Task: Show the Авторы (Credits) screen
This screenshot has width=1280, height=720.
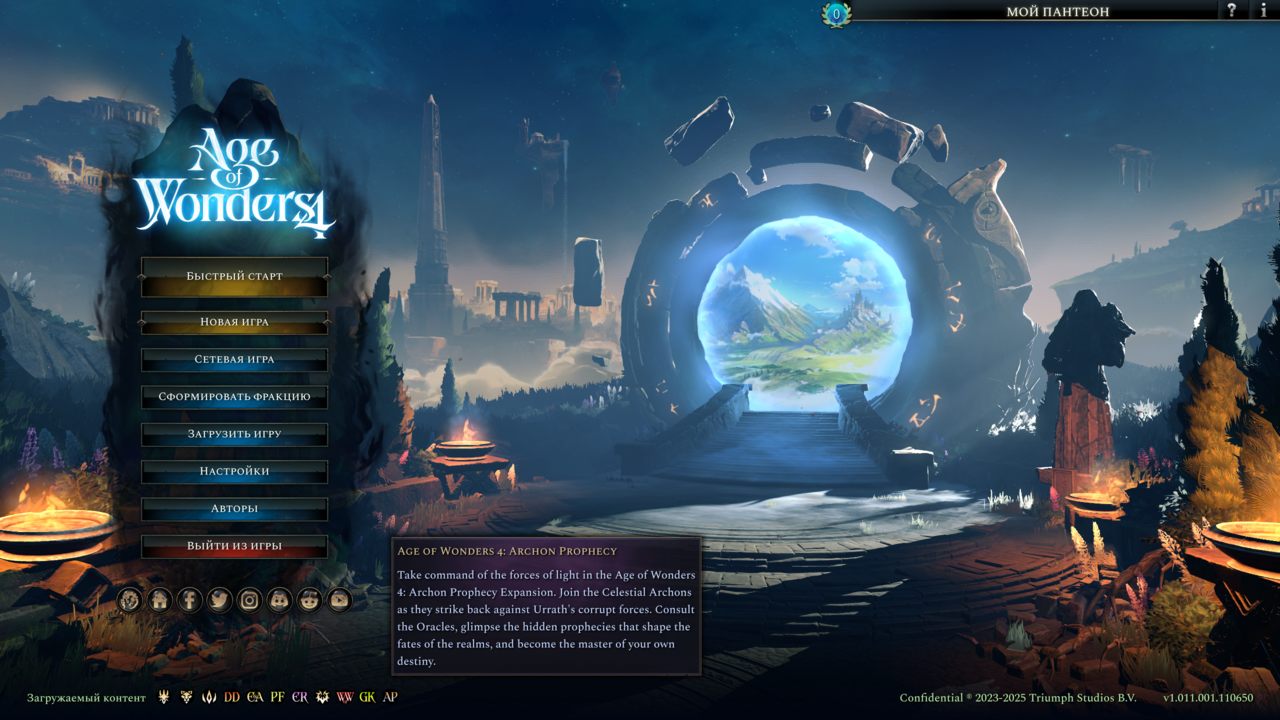Action: [234, 509]
